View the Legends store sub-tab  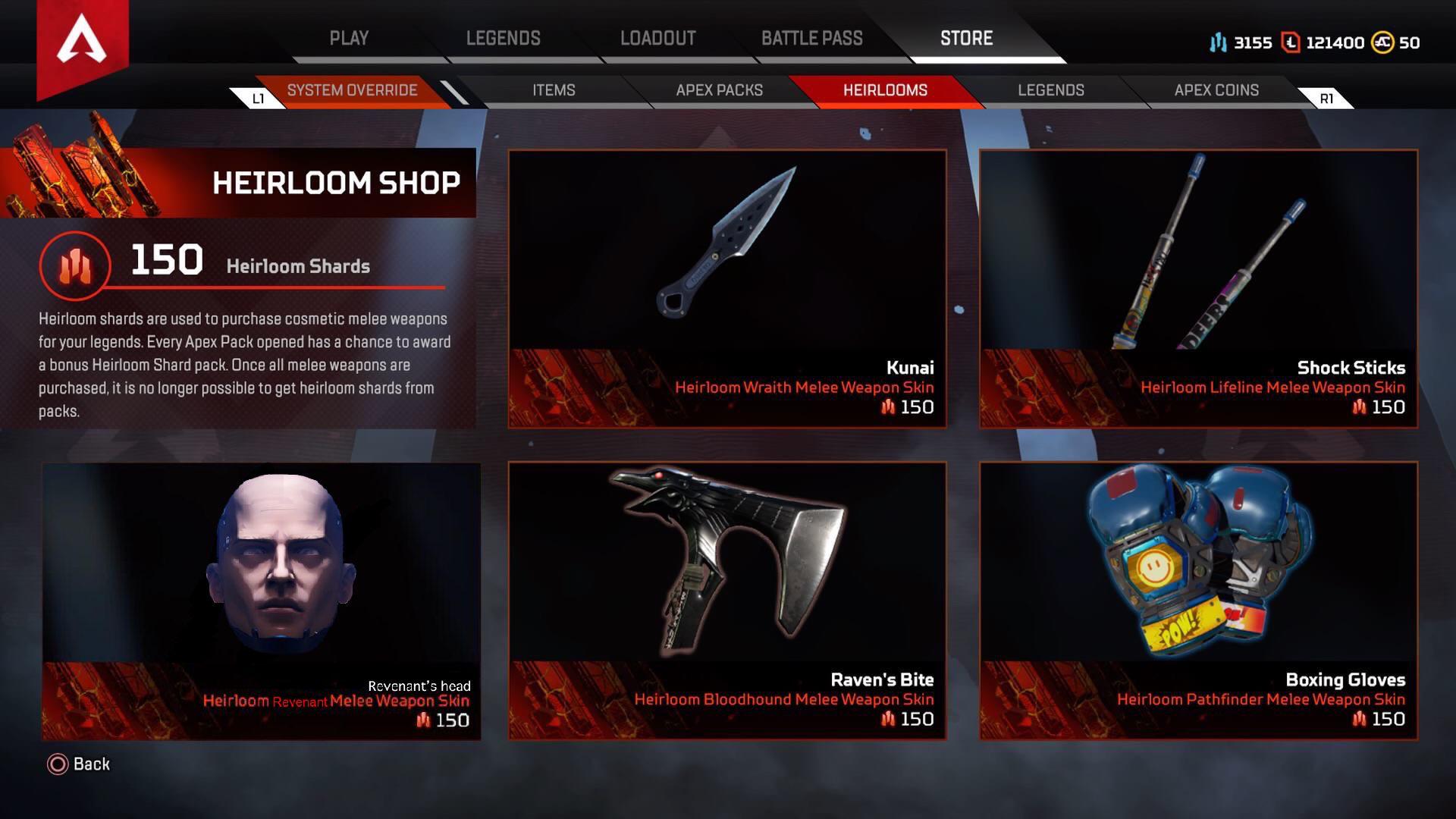tap(1050, 90)
